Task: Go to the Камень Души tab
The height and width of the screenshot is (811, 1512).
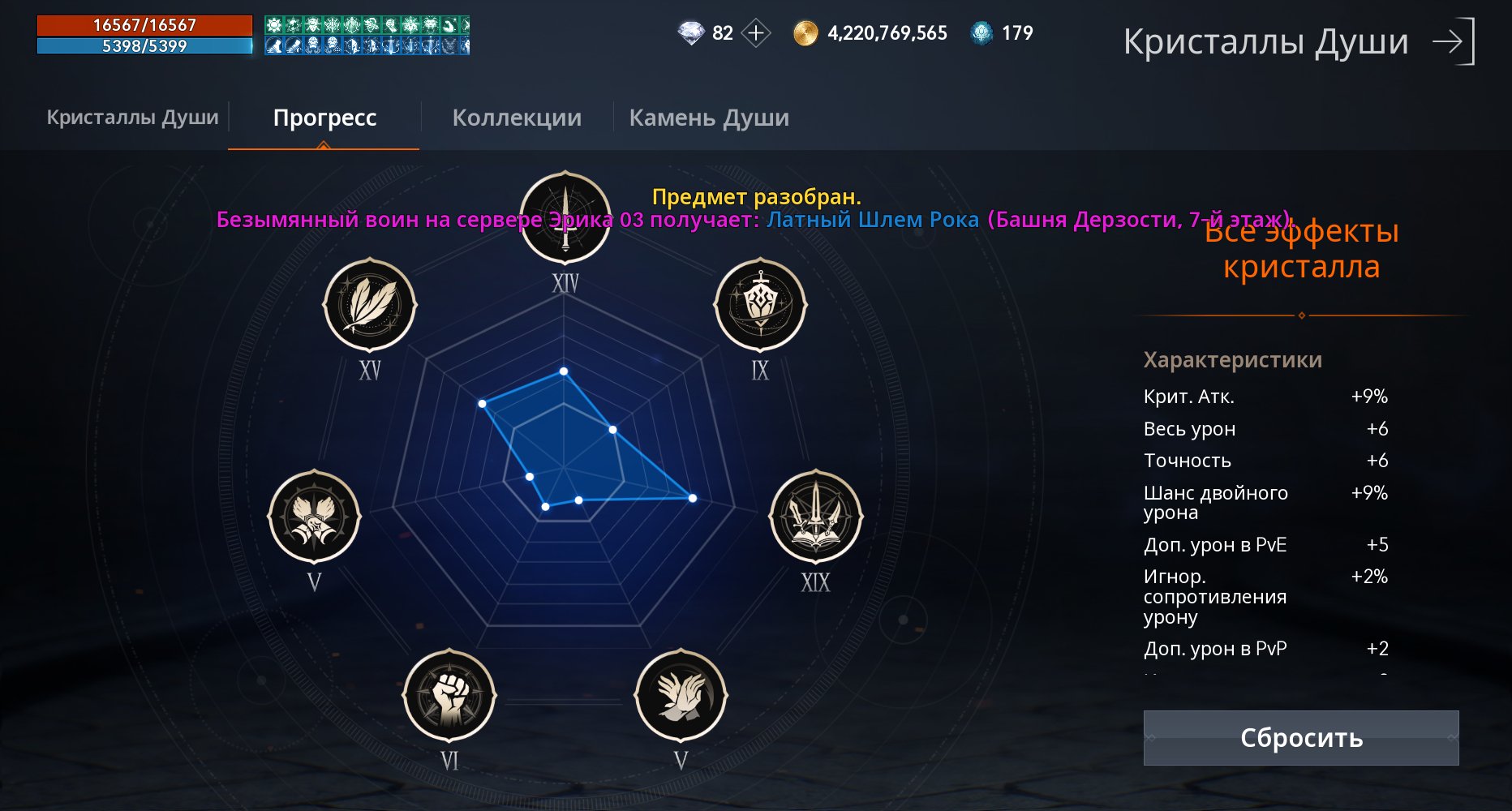Action: (x=709, y=118)
